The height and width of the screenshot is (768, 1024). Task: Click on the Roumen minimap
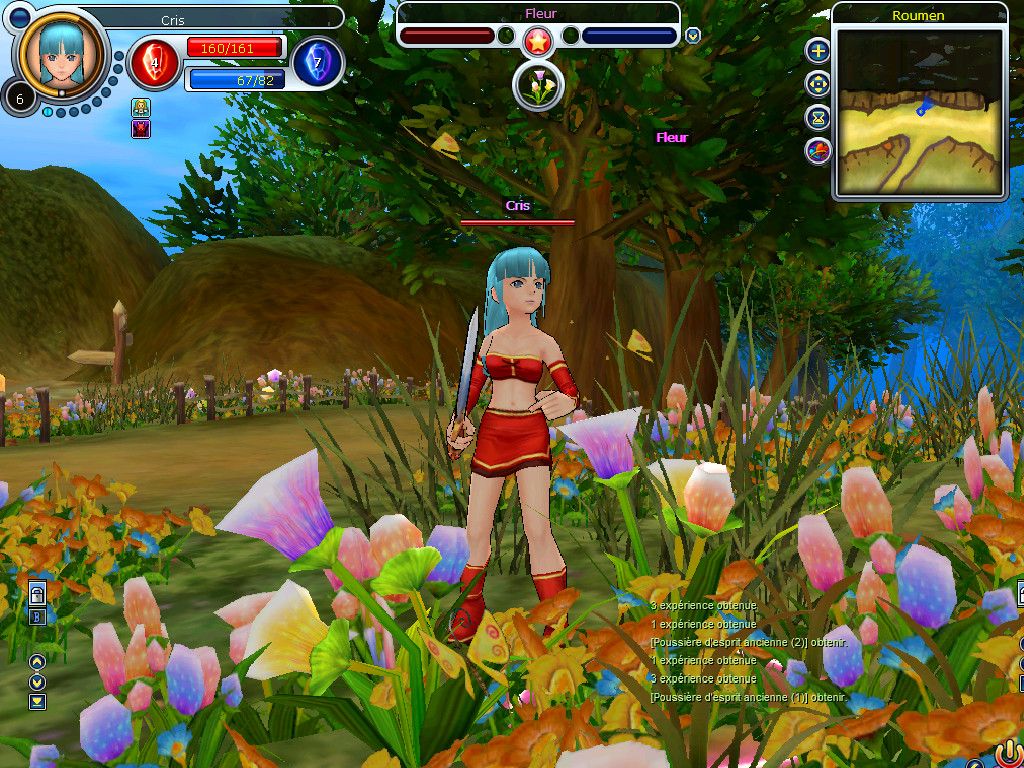(918, 112)
